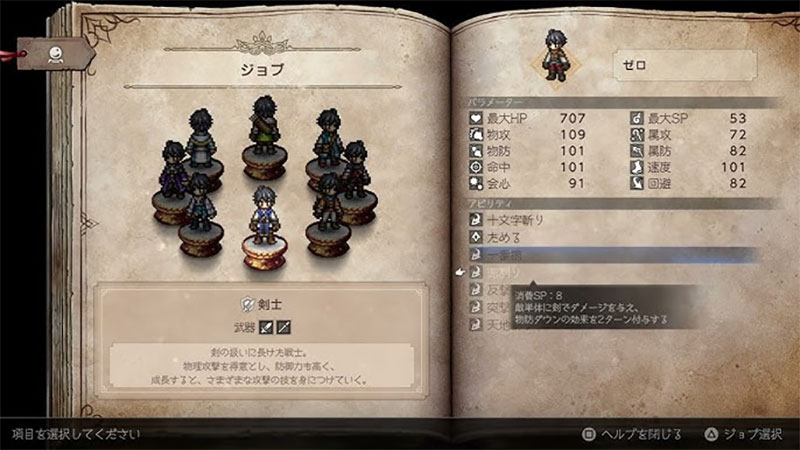The height and width of the screenshot is (450, 800).
Task: Select the 十文字斬り ability row
Action: [530, 219]
